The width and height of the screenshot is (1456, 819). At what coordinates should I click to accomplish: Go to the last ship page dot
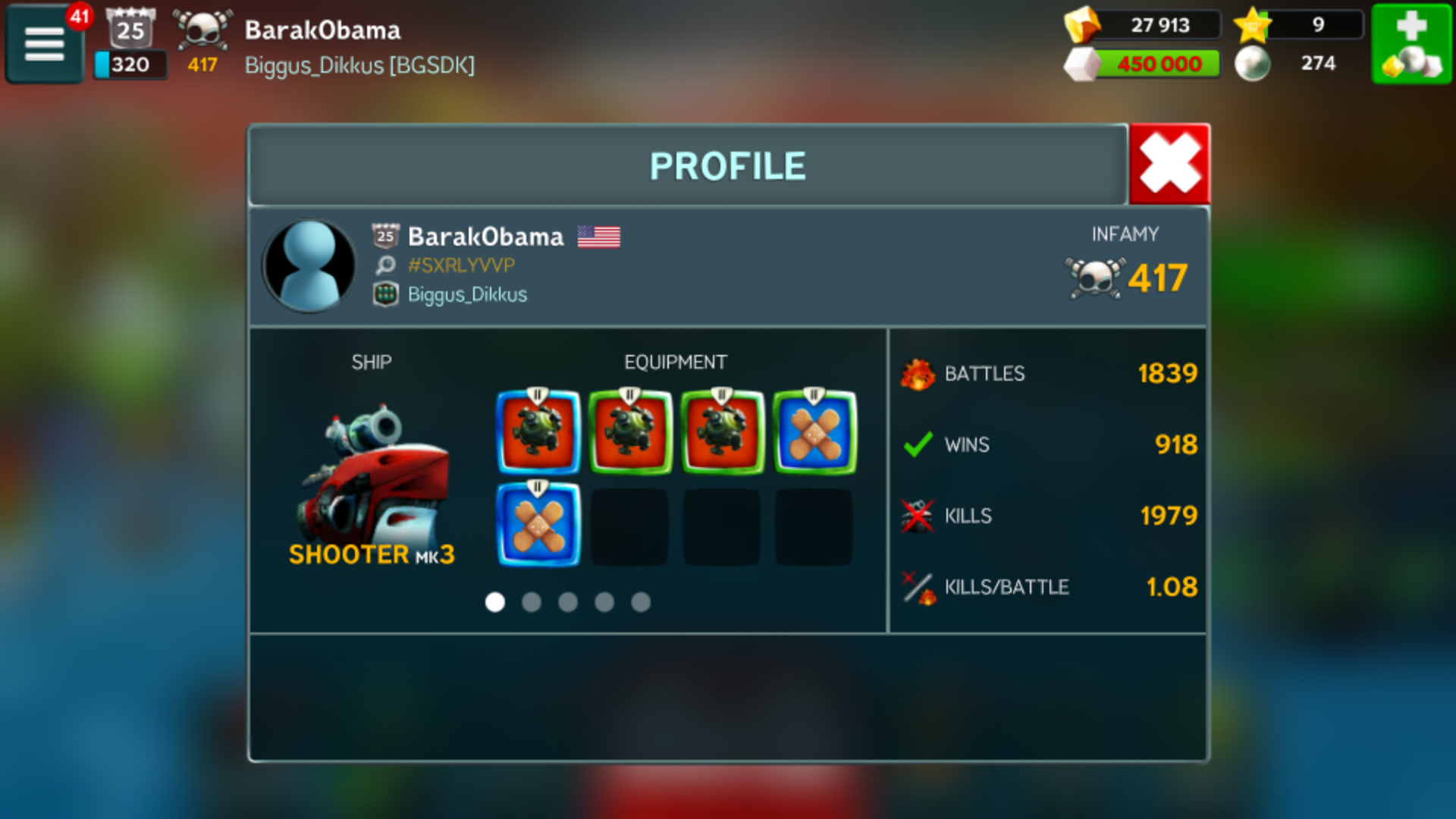641,602
